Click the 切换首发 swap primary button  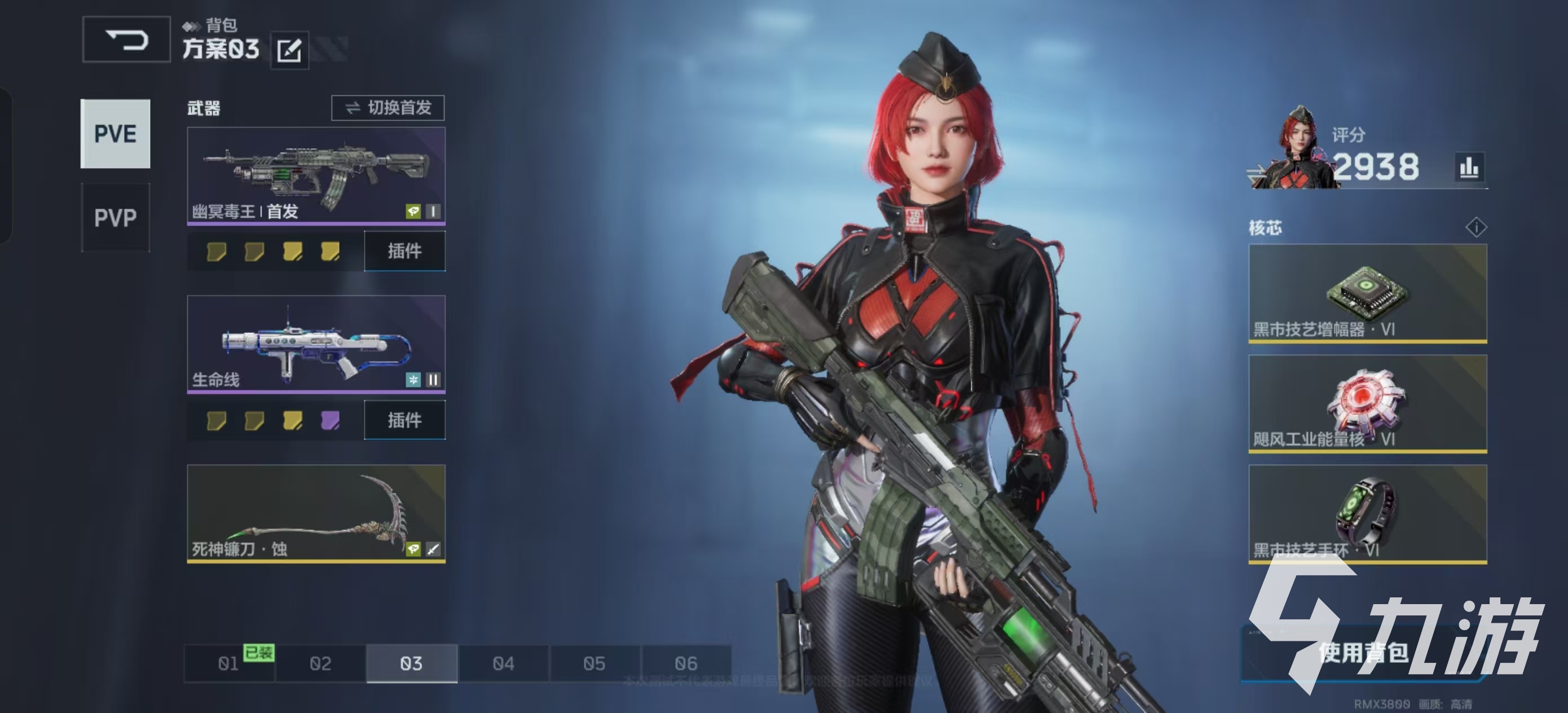tap(387, 108)
